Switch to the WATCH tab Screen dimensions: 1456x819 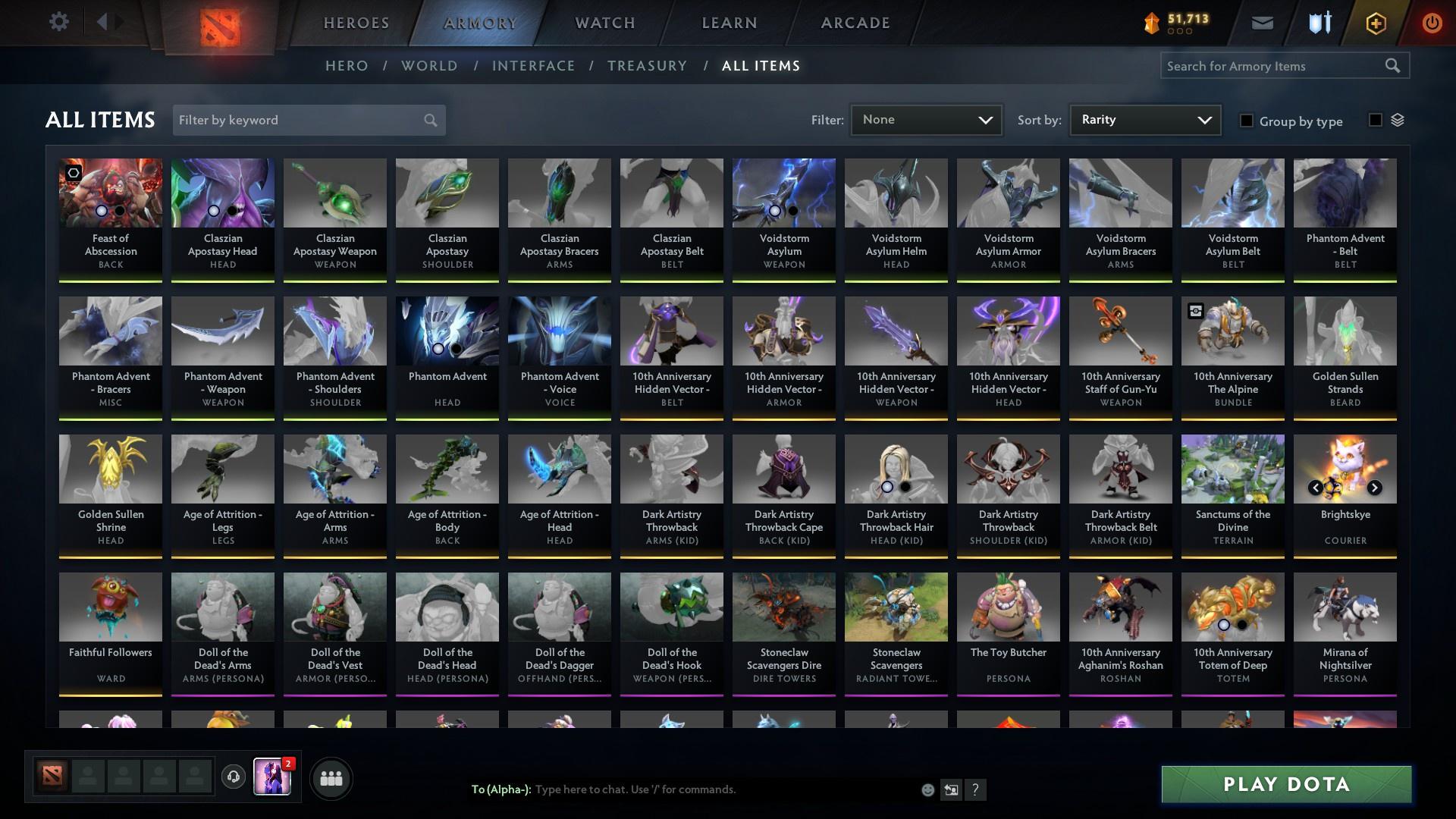(x=604, y=22)
